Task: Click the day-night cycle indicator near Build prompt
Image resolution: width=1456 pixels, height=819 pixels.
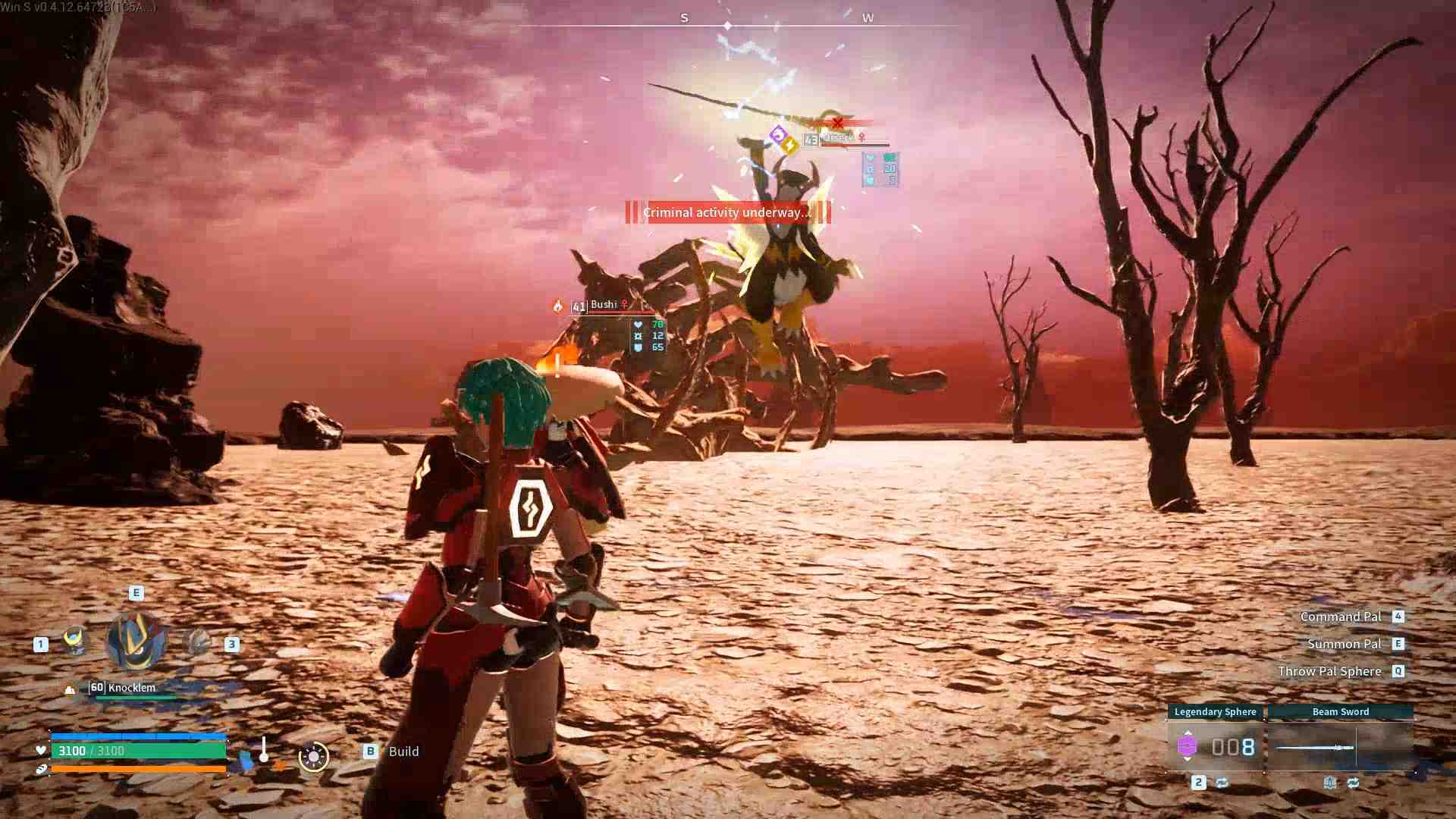Action: pyautogui.click(x=313, y=757)
